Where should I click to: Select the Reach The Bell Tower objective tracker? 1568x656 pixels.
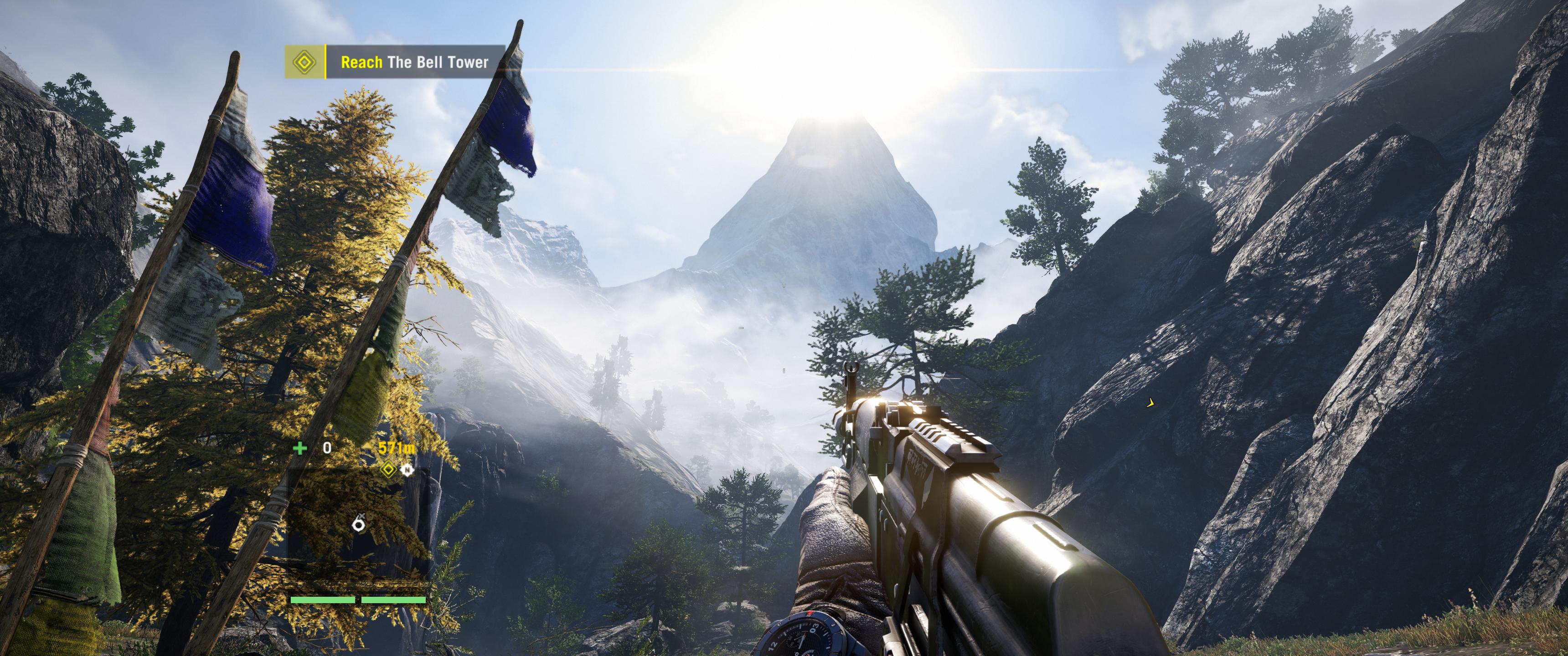tap(414, 62)
